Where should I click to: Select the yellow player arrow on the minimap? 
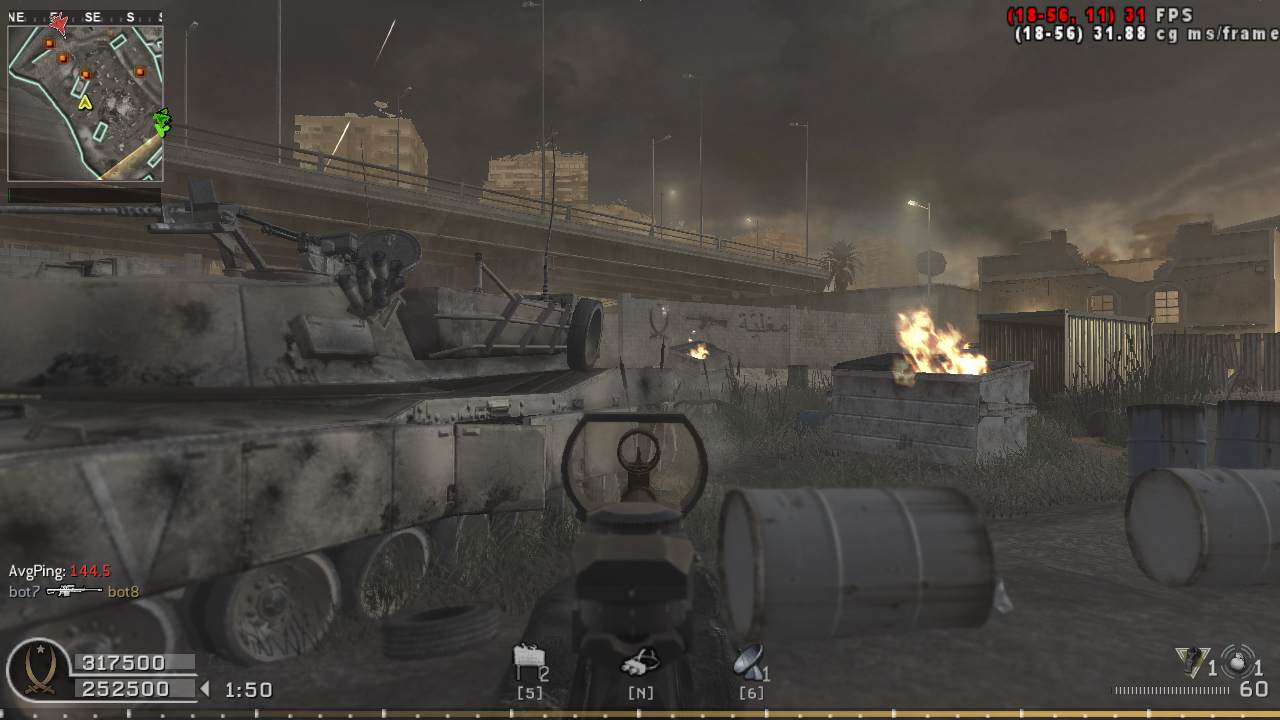(x=85, y=102)
